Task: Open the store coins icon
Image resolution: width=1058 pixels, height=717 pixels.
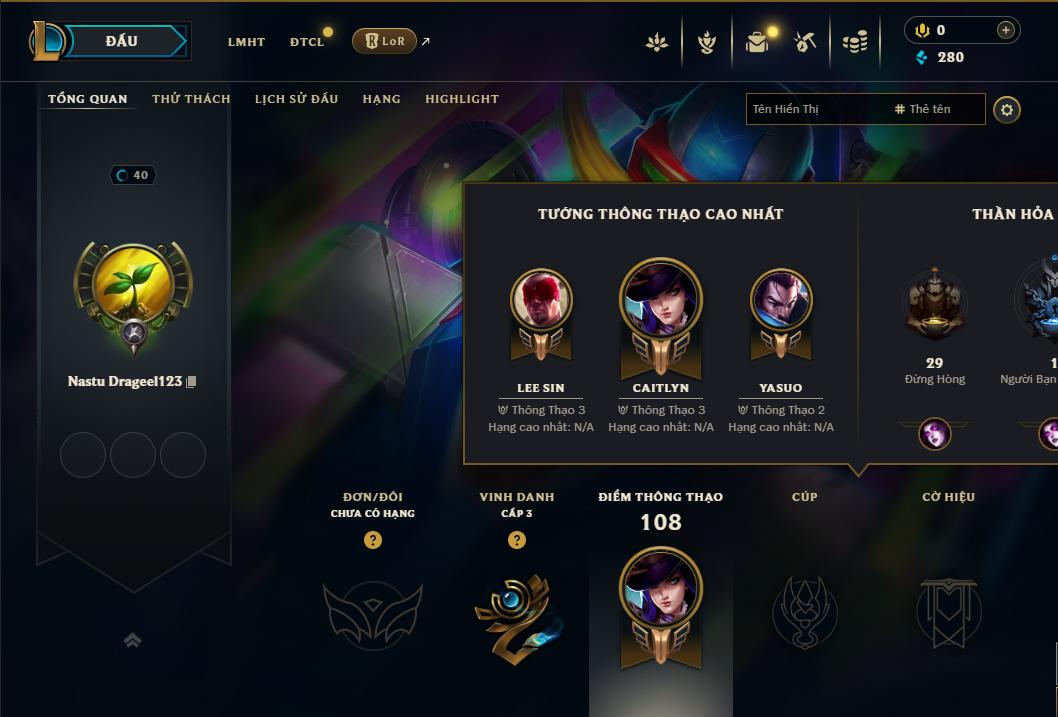Action: click(854, 42)
